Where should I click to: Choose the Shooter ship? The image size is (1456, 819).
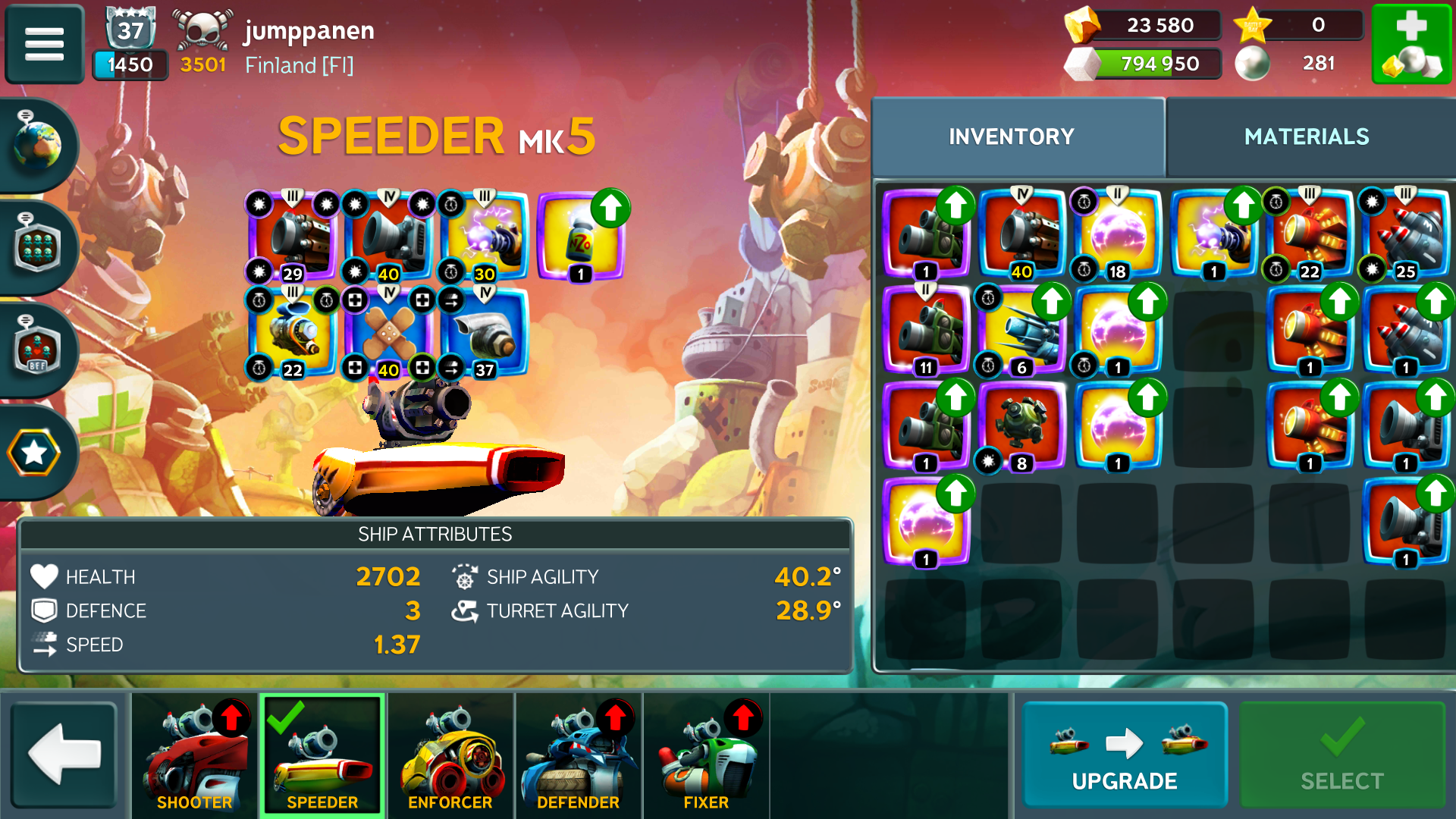pos(195,755)
